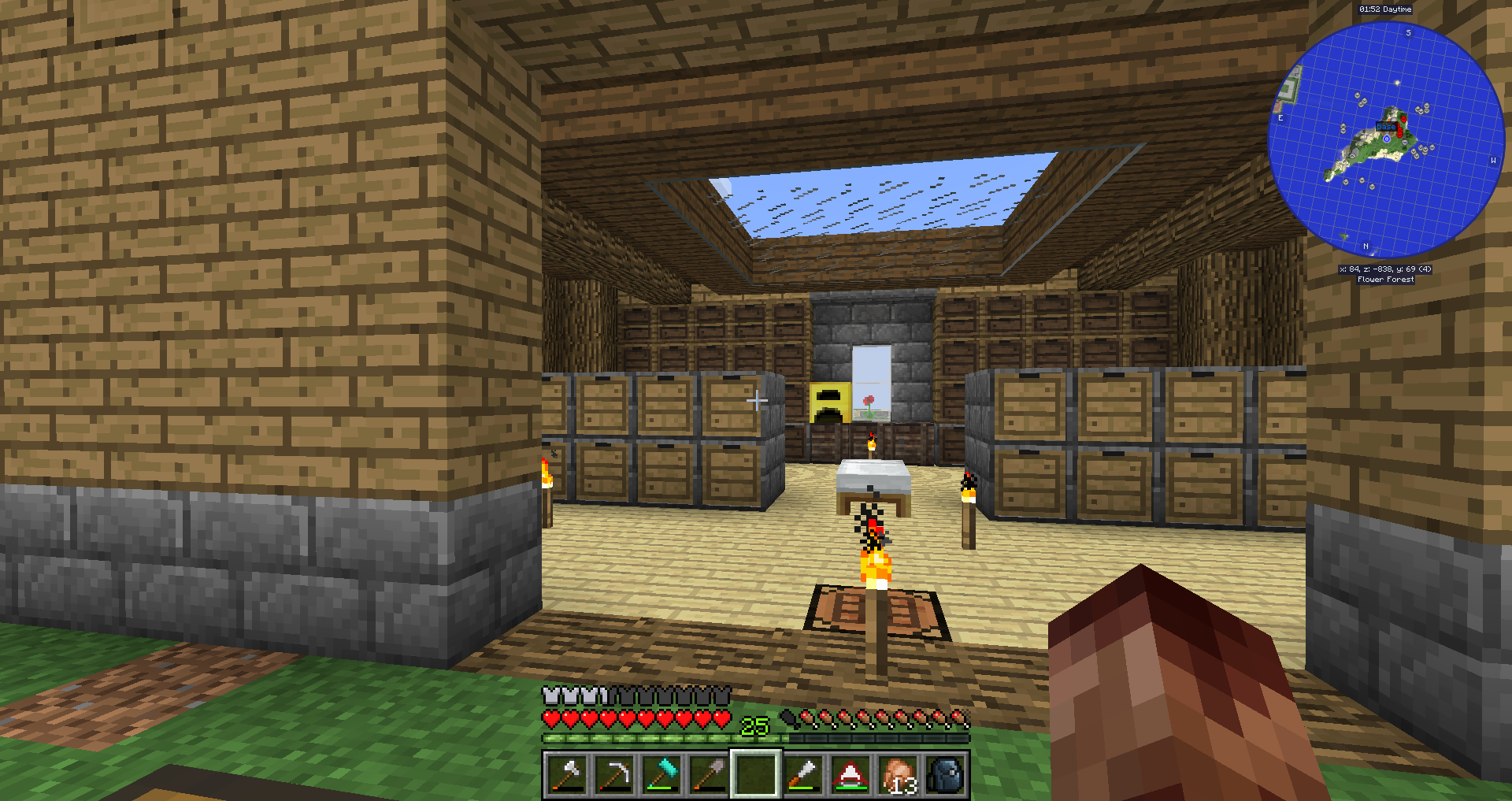Click the "Base" waypoint on the minimap

(1386, 126)
